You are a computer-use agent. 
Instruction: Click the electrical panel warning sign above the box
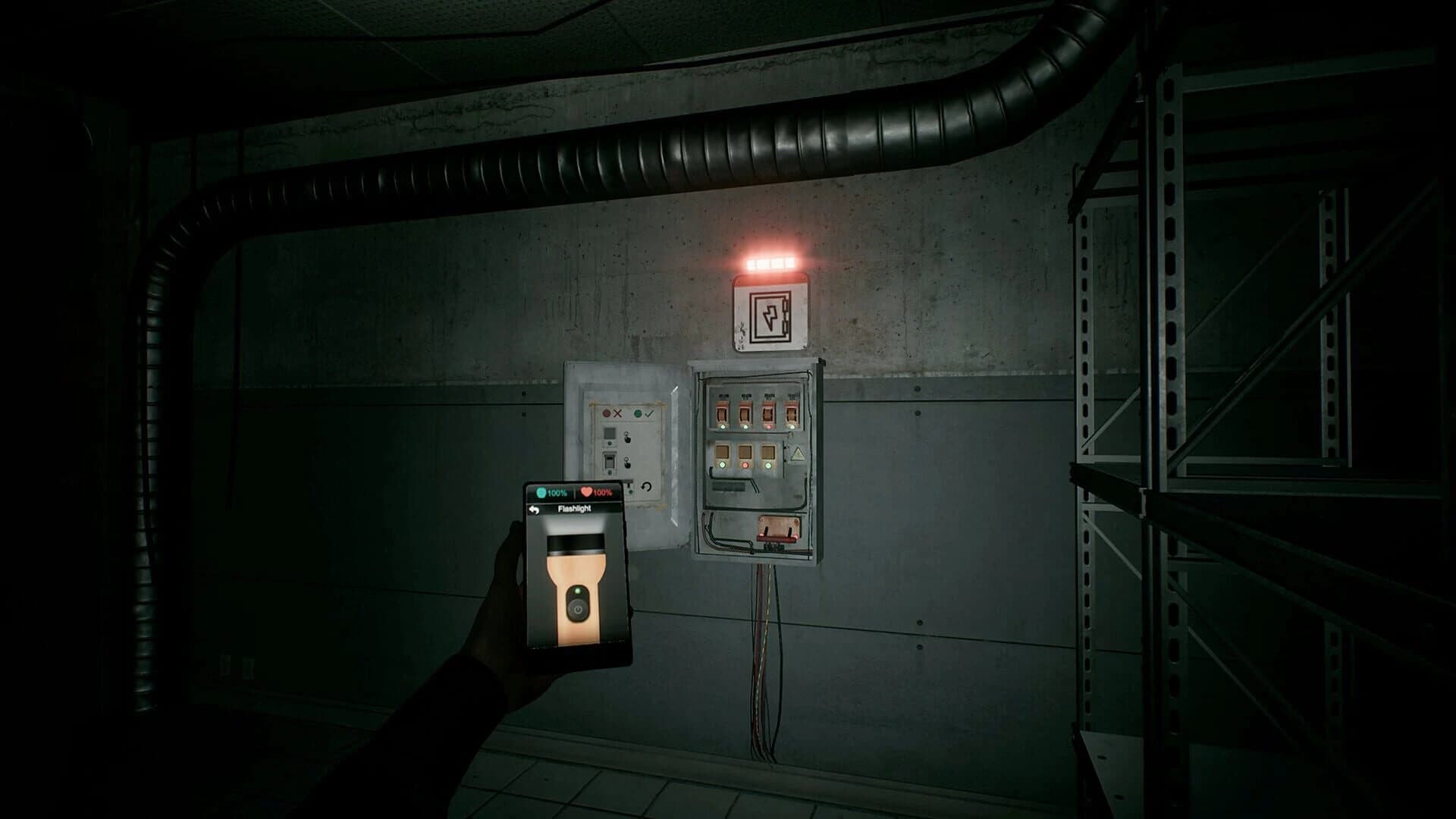tap(770, 315)
